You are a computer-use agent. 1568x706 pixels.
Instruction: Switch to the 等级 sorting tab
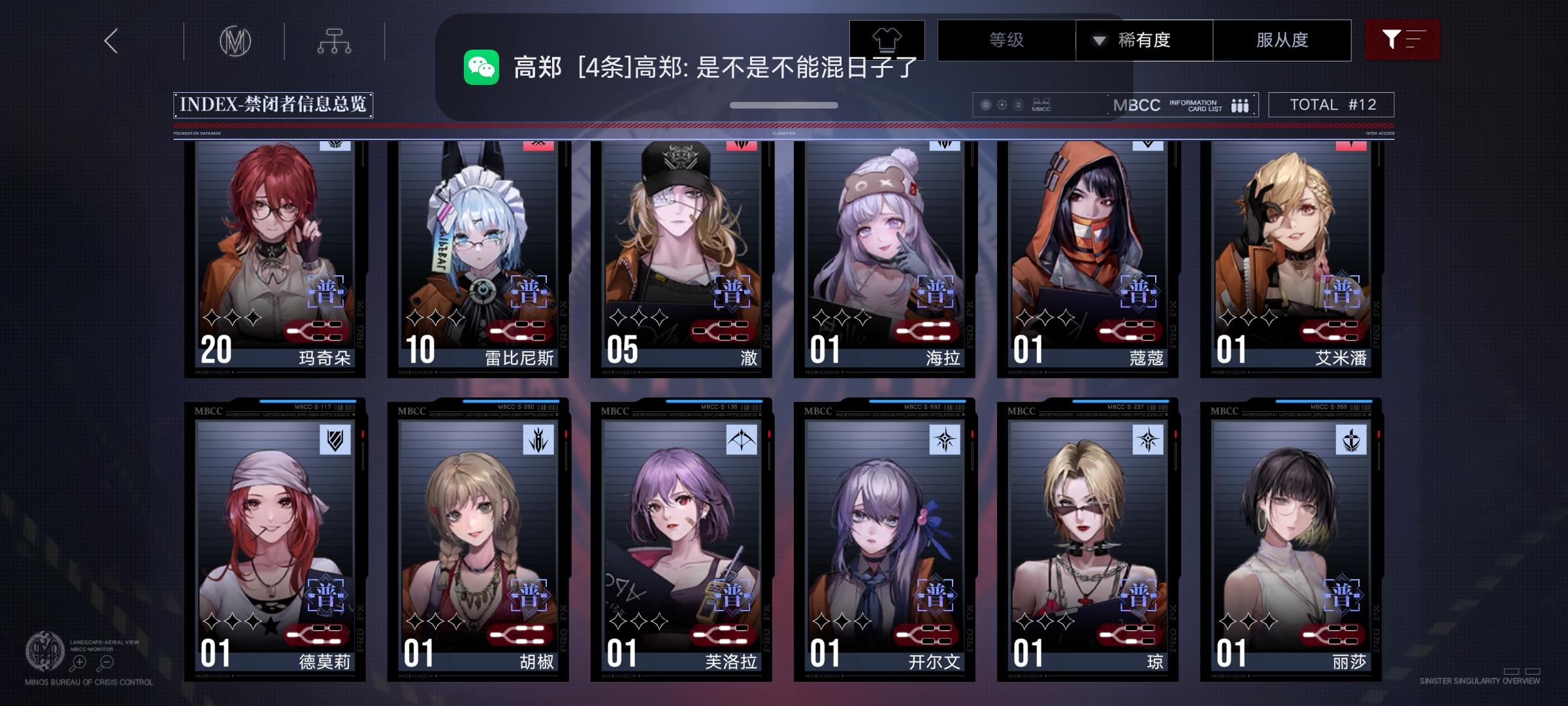pos(1006,40)
